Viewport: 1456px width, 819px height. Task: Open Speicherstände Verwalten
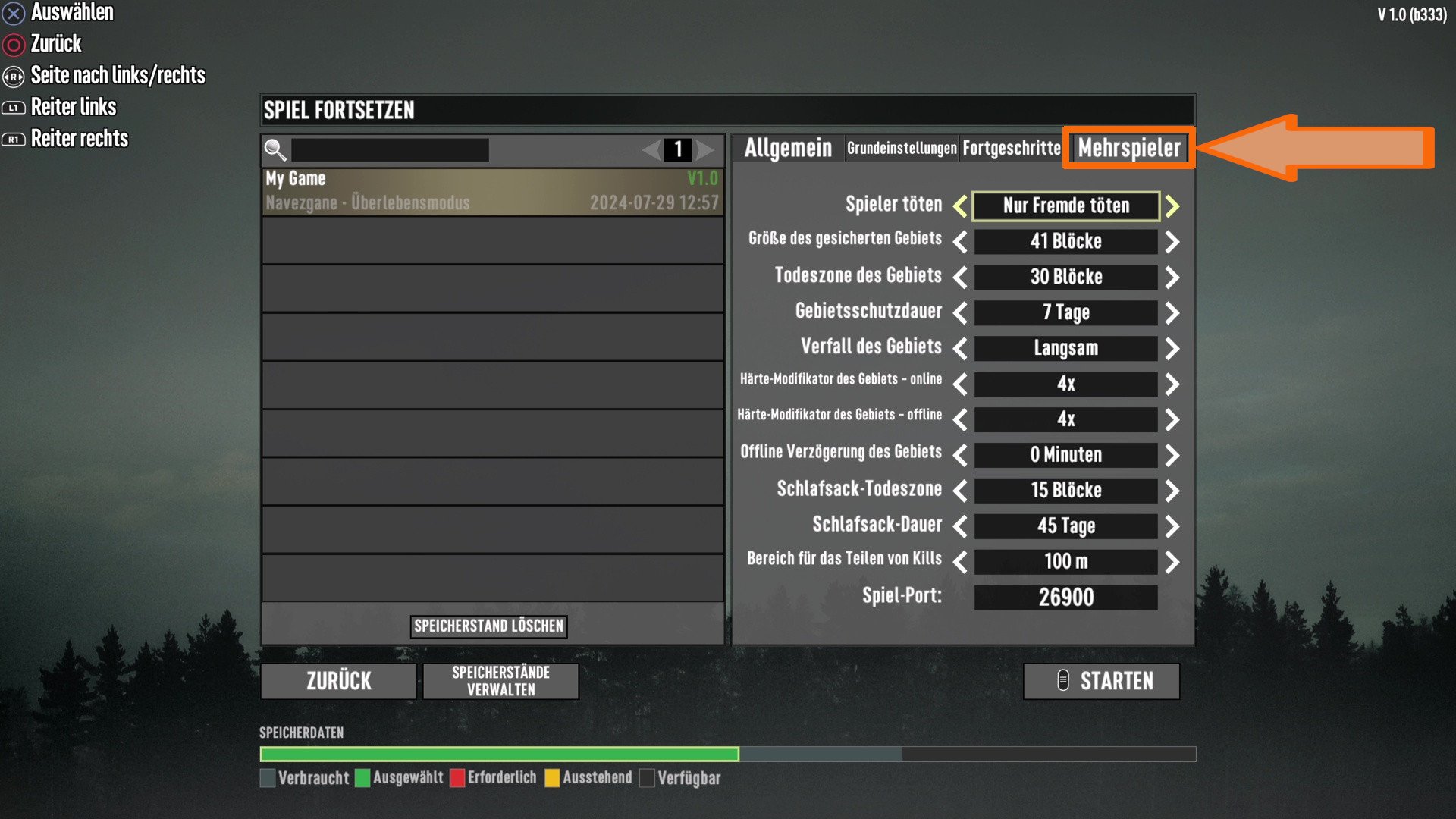tap(500, 681)
